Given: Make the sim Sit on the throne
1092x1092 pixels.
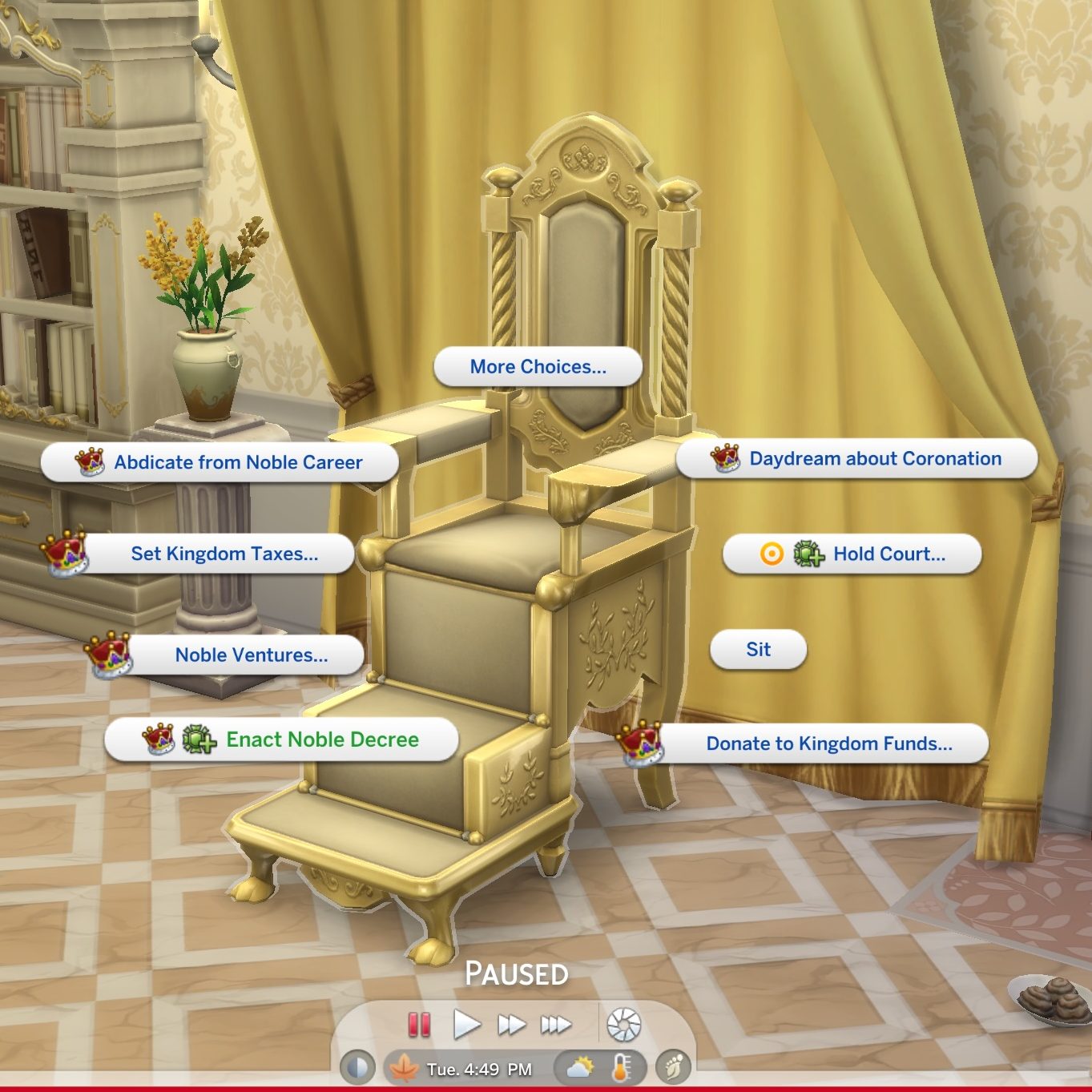Looking at the screenshot, I should [x=757, y=650].
